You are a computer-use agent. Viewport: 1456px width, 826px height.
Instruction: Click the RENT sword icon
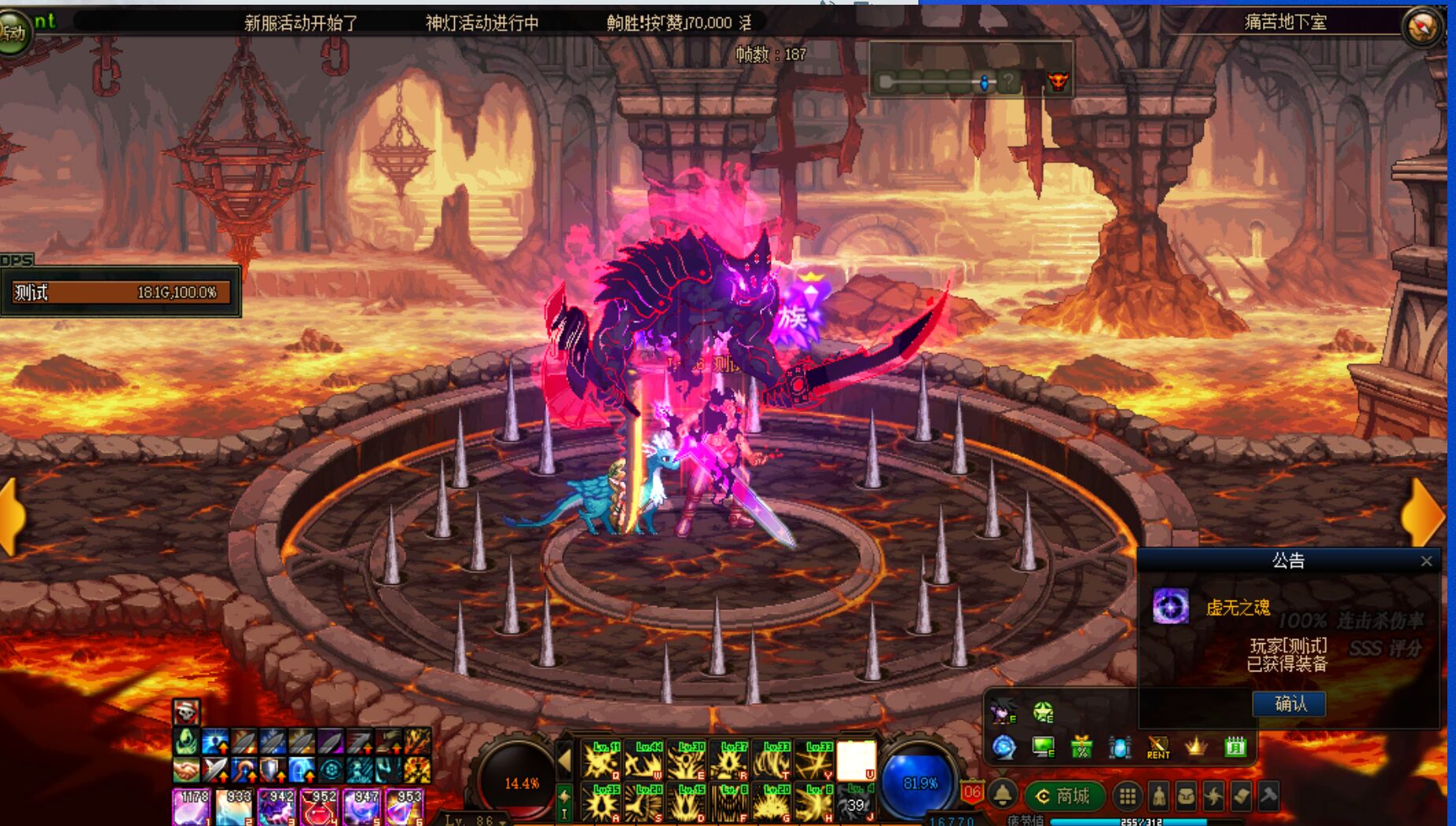pos(1158,746)
